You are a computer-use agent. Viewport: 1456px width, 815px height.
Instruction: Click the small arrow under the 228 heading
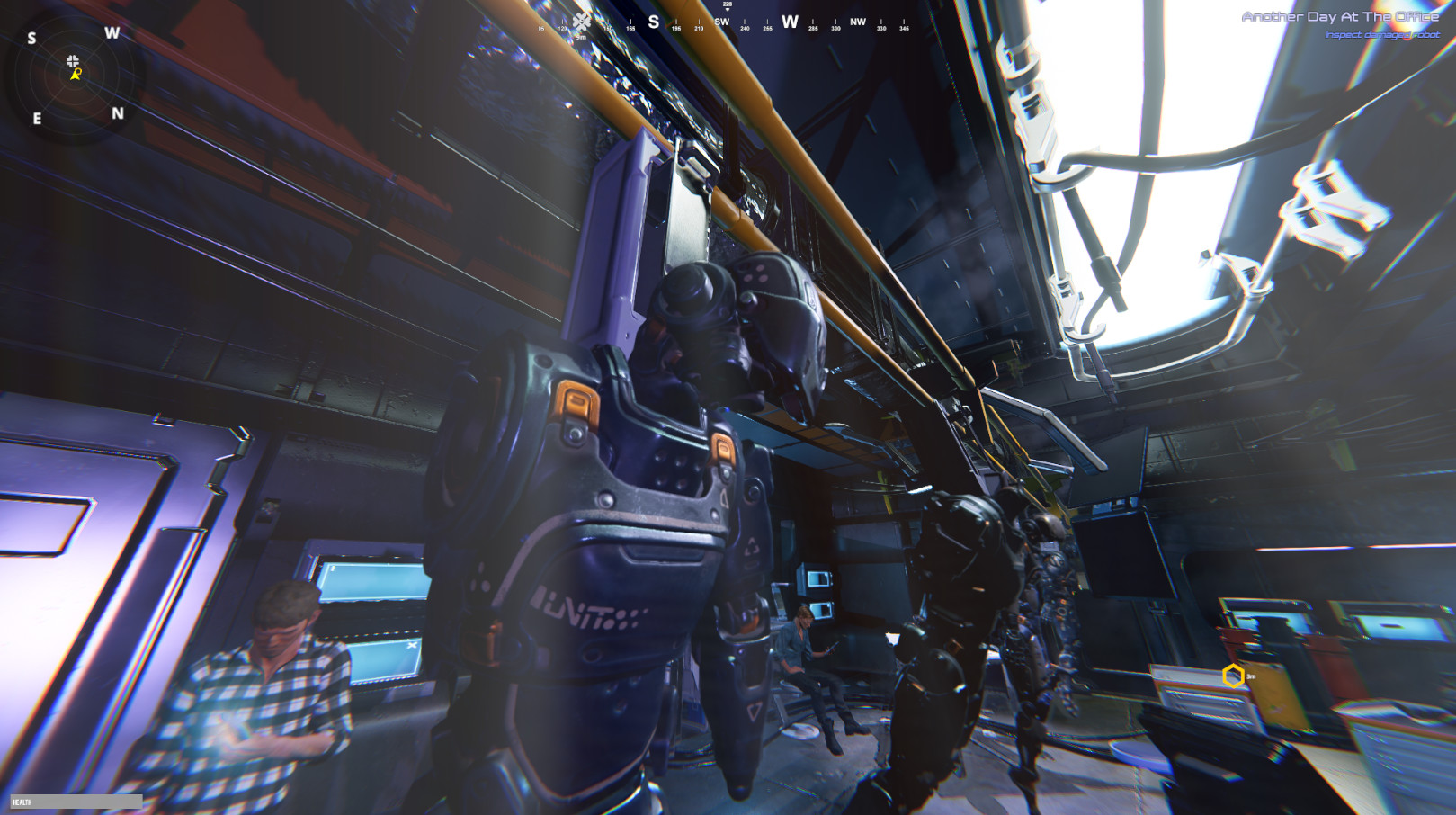(x=727, y=11)
